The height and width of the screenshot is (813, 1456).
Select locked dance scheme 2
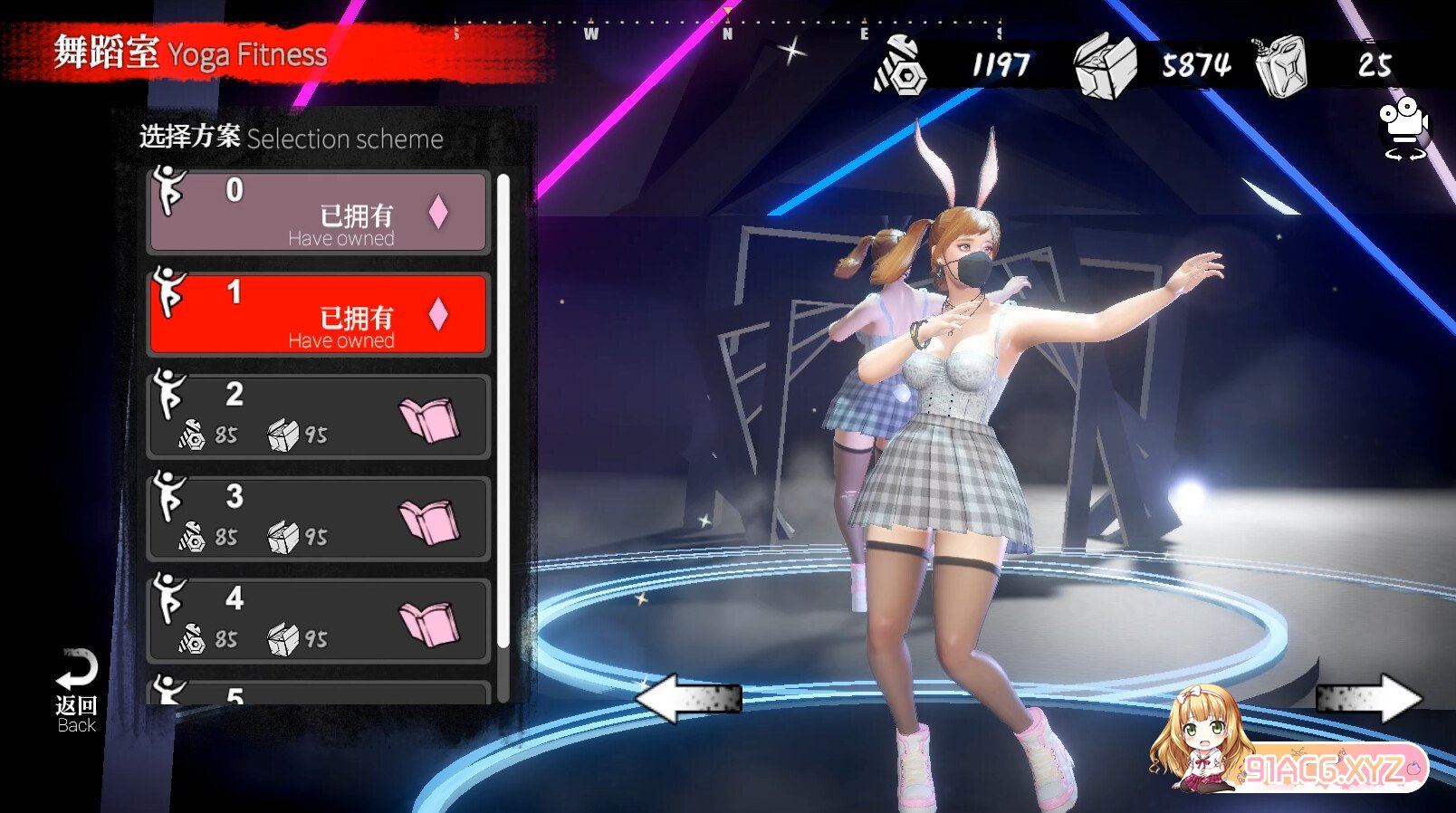point(318,416)
